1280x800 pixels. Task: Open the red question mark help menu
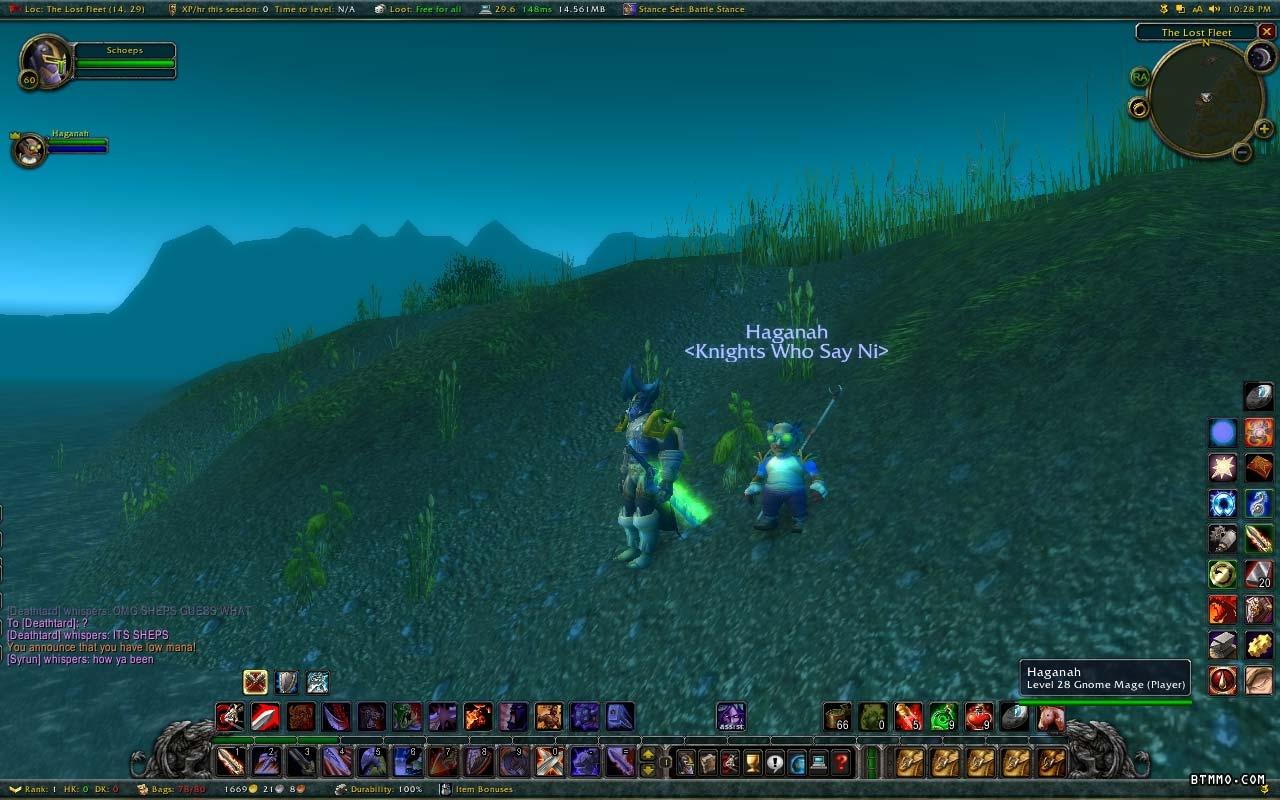point(842,763)
